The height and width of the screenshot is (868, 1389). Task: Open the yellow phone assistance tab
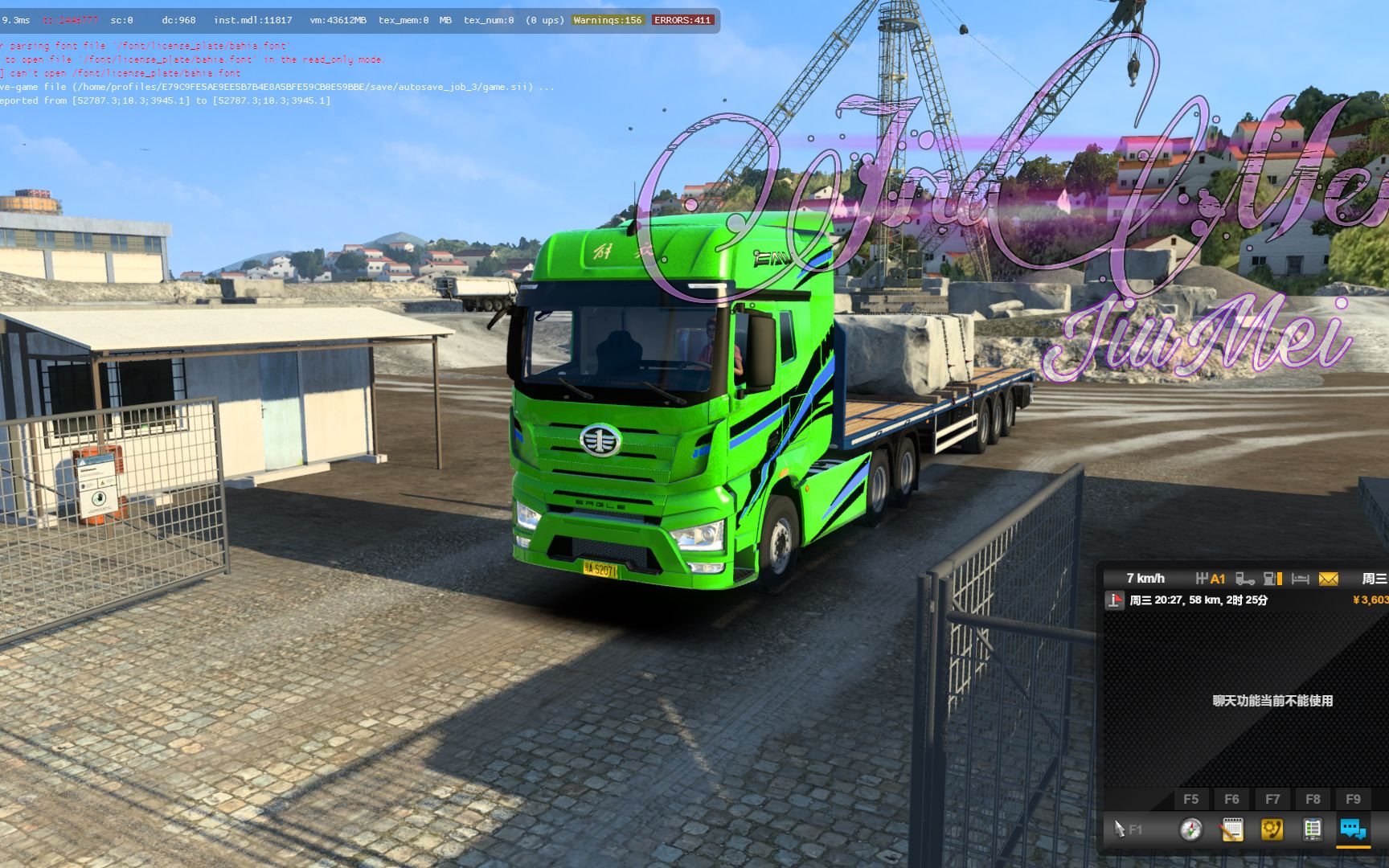coord(1272,829)
